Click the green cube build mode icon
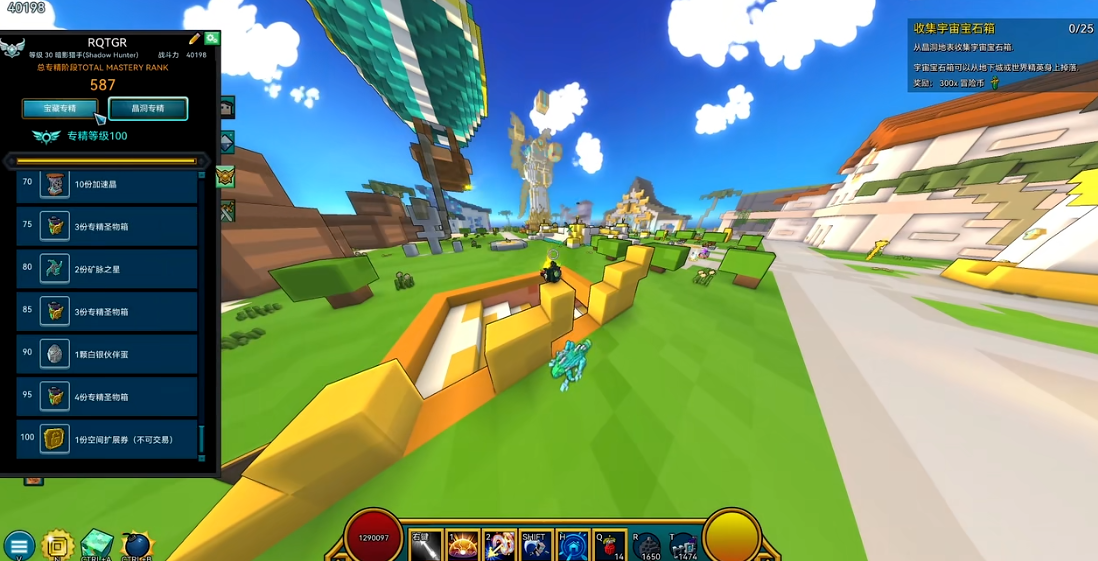 97,544
